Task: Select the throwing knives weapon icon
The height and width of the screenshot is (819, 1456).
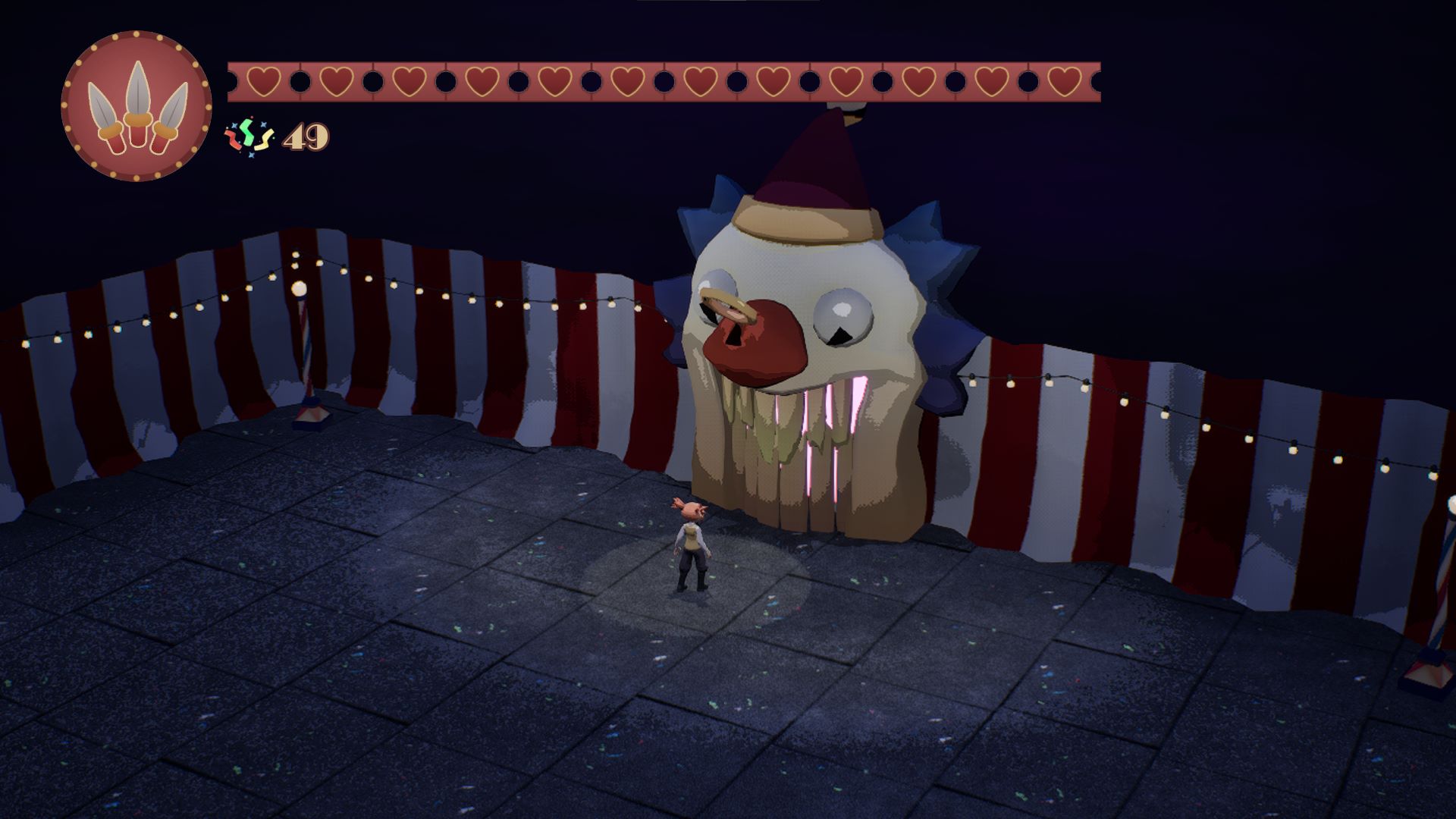Action: (x=136, y=106)
